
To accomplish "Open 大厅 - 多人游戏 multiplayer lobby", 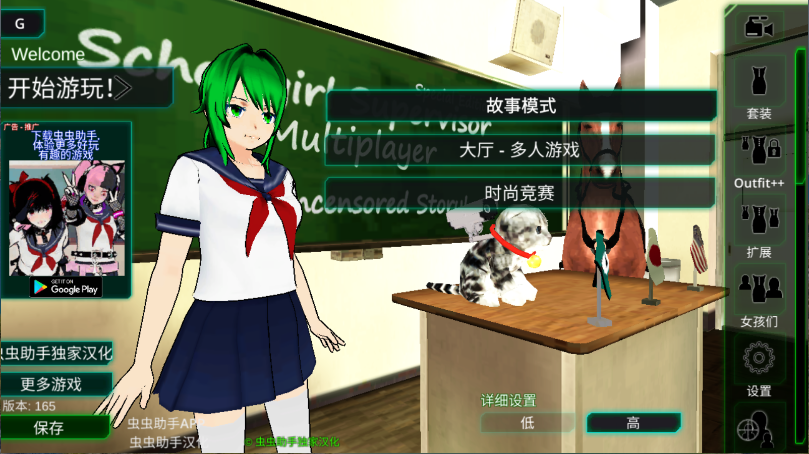I will [520, 150].
